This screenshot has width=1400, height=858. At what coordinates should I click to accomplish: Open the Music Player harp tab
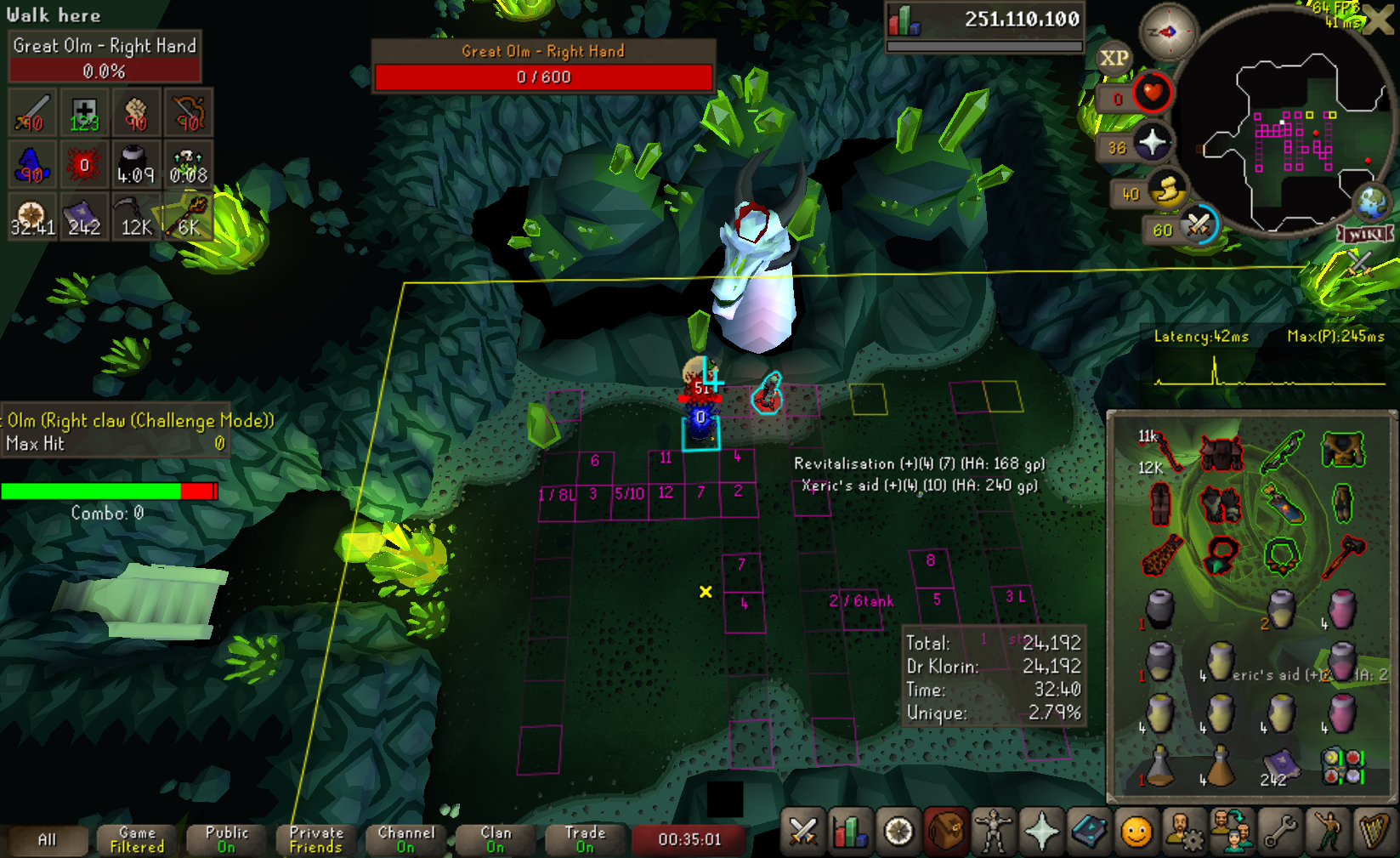click(1374, 832)
